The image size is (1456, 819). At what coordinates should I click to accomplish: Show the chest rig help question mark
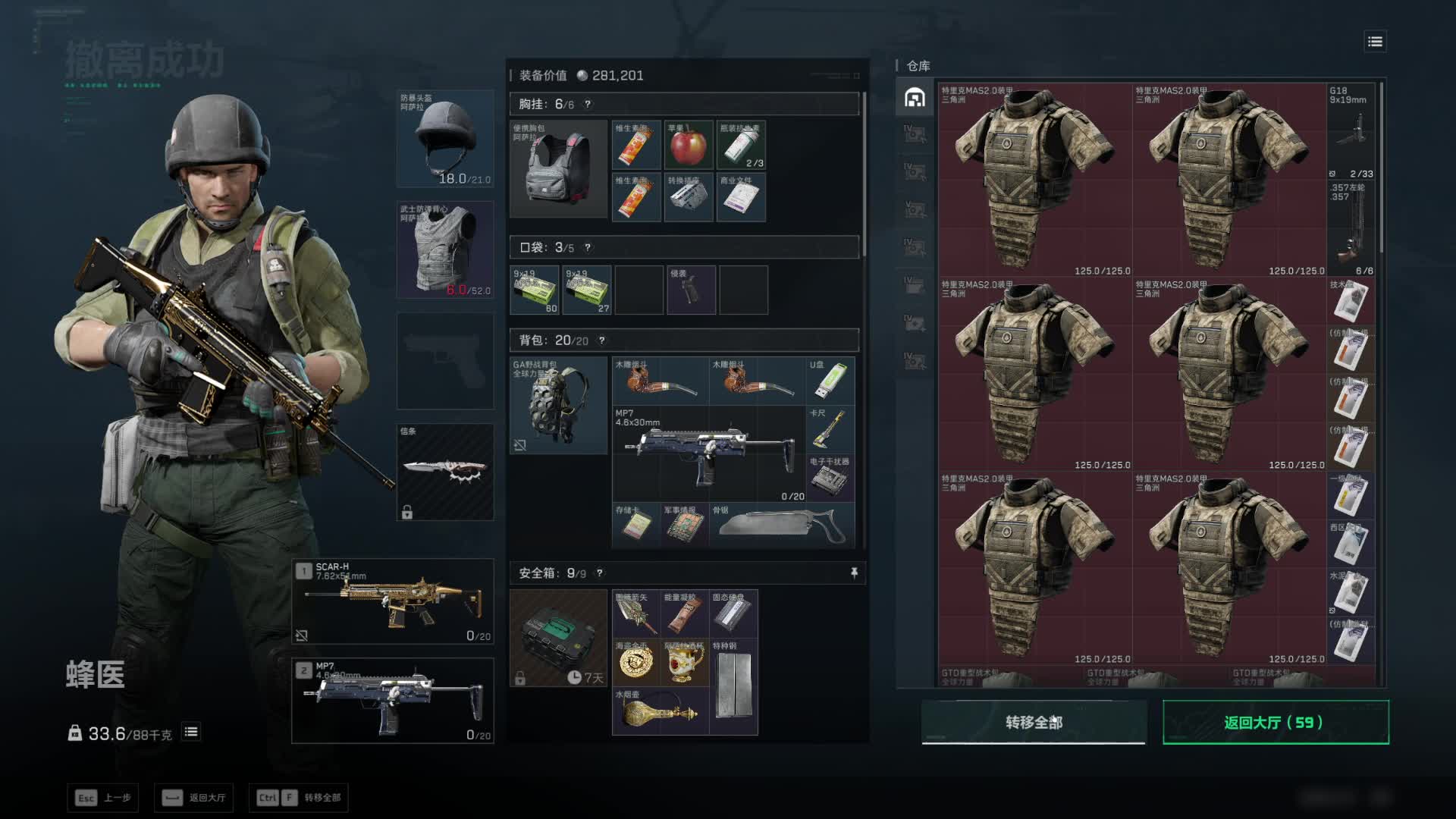(588, 105)
